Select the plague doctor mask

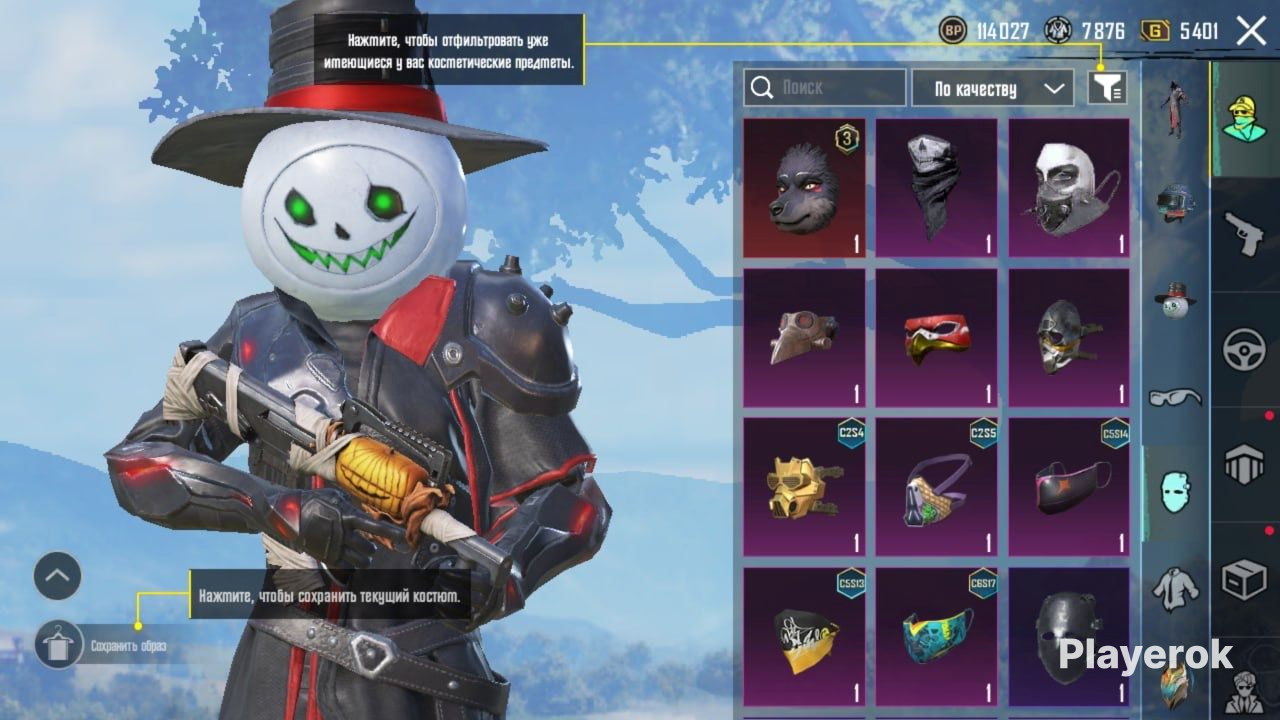pos(804,338)
